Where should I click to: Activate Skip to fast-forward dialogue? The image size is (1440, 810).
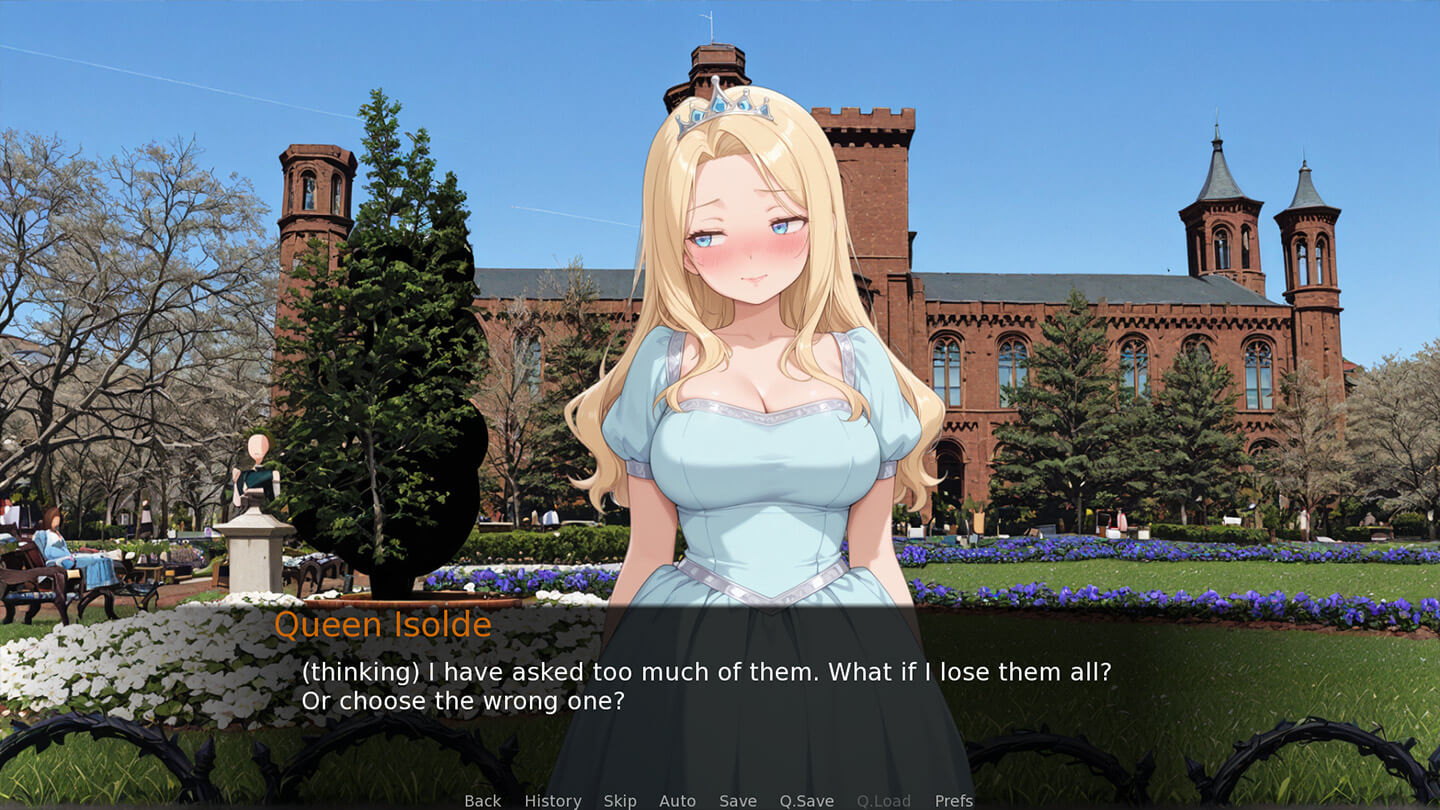point(620,800)
